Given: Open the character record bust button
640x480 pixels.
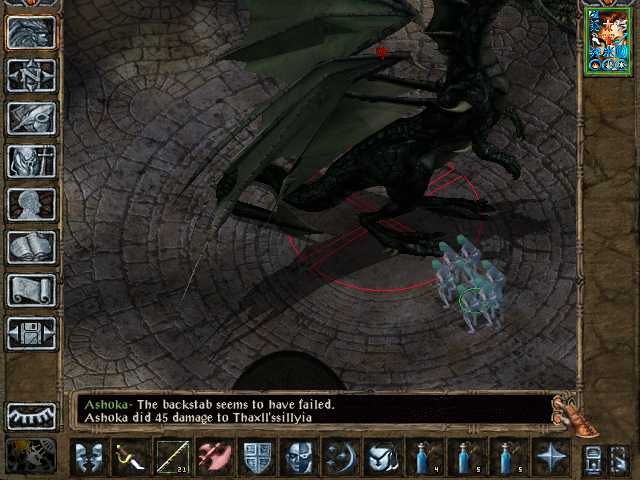Looking at the screenshot, I should tap(31, 203).
